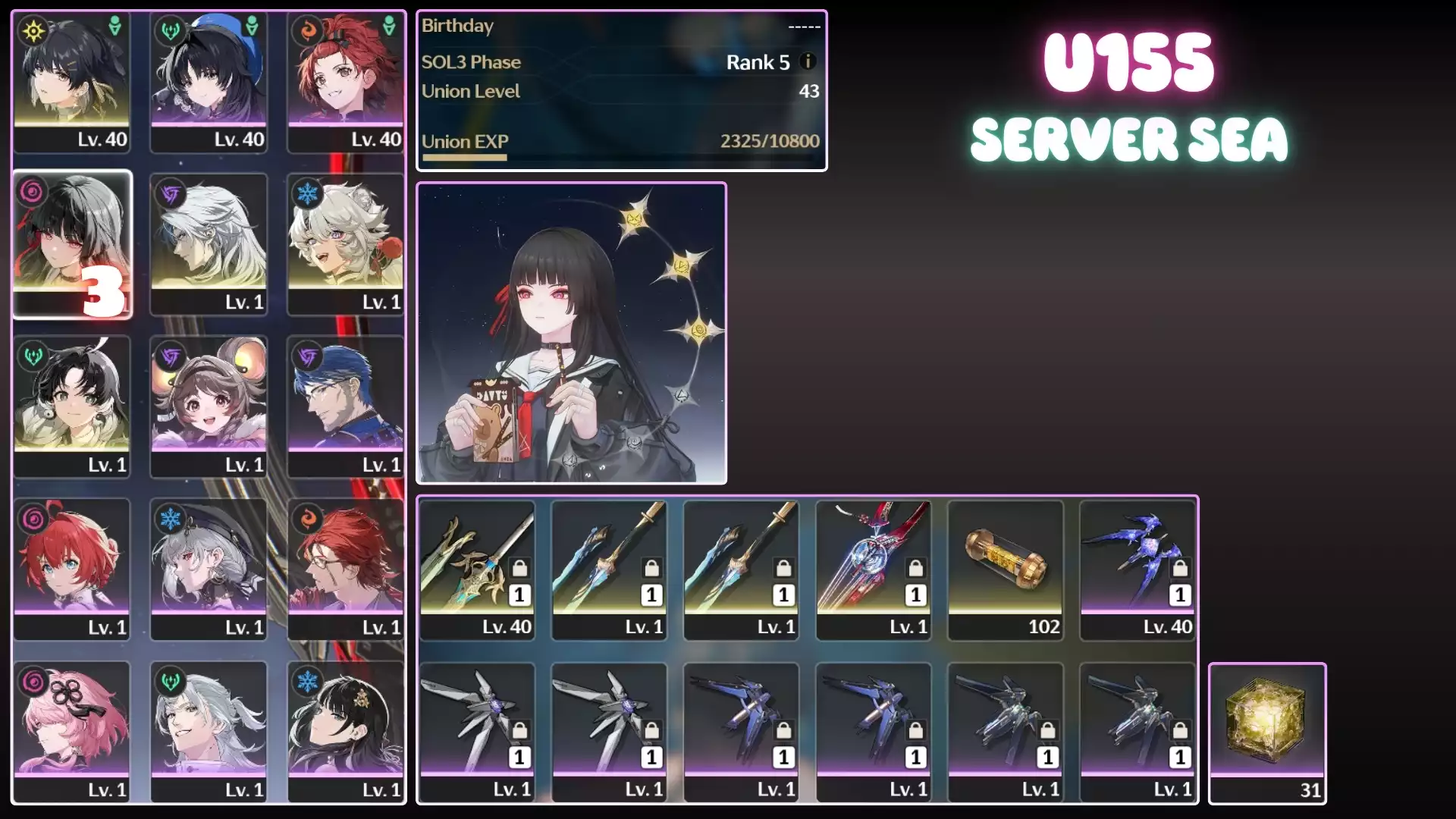
Task: Select the red-haired girl with teal eyes
Action: (x=72, y=569)
